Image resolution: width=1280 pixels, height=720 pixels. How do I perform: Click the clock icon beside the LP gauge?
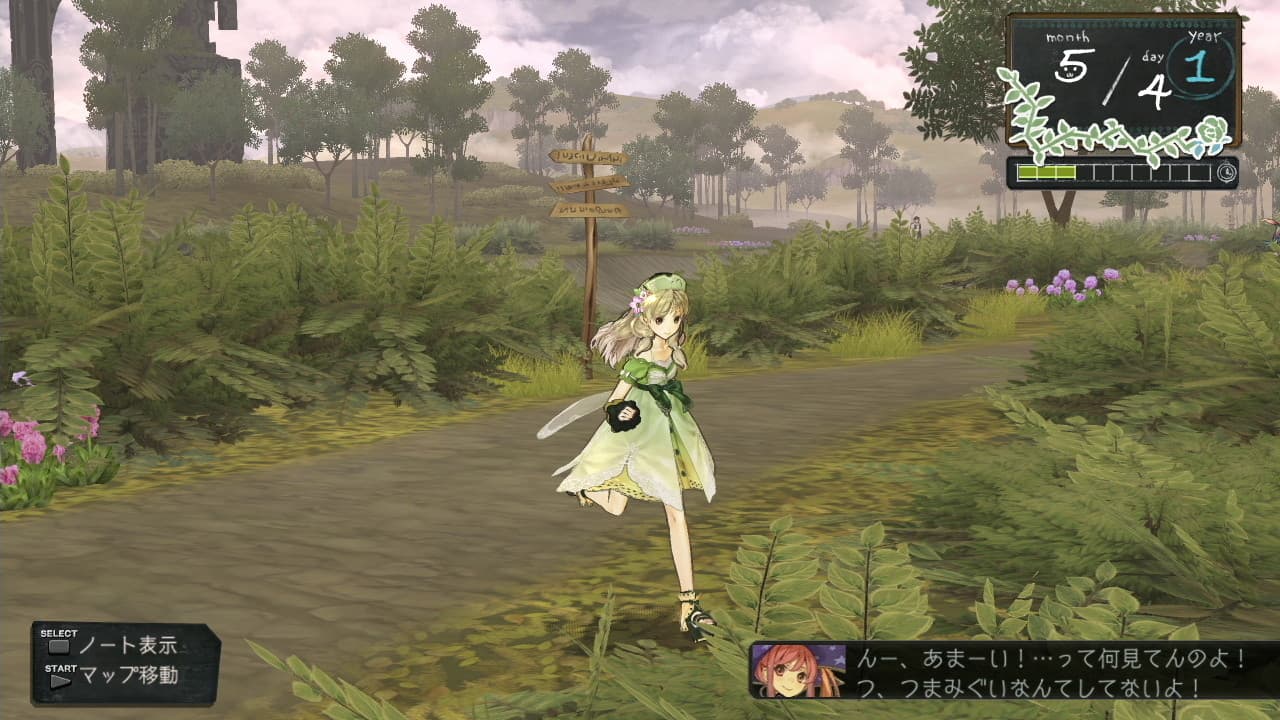[x=1225, y=172]
